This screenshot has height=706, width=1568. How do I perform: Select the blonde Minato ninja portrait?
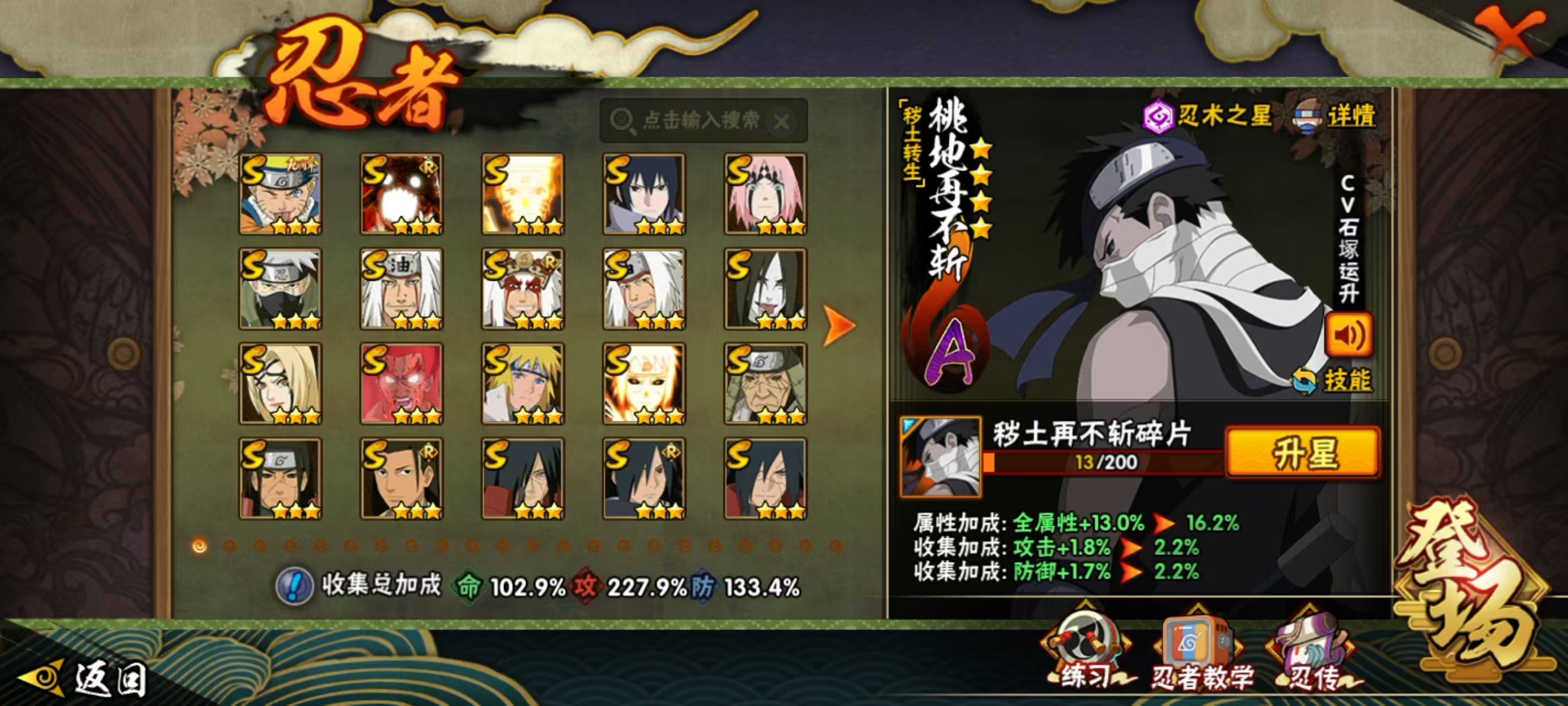pos(523,383)
